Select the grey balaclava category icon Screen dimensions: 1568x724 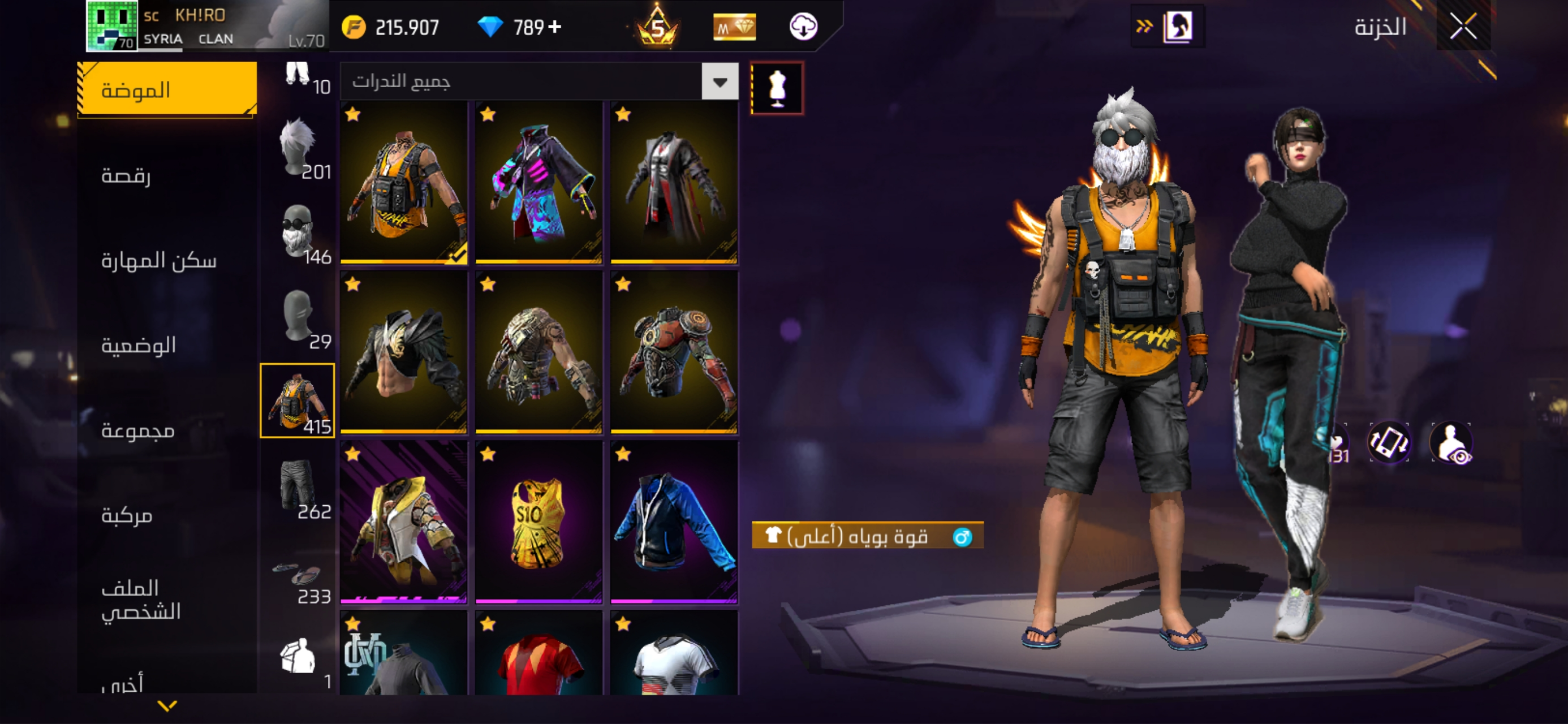point(298,317)
